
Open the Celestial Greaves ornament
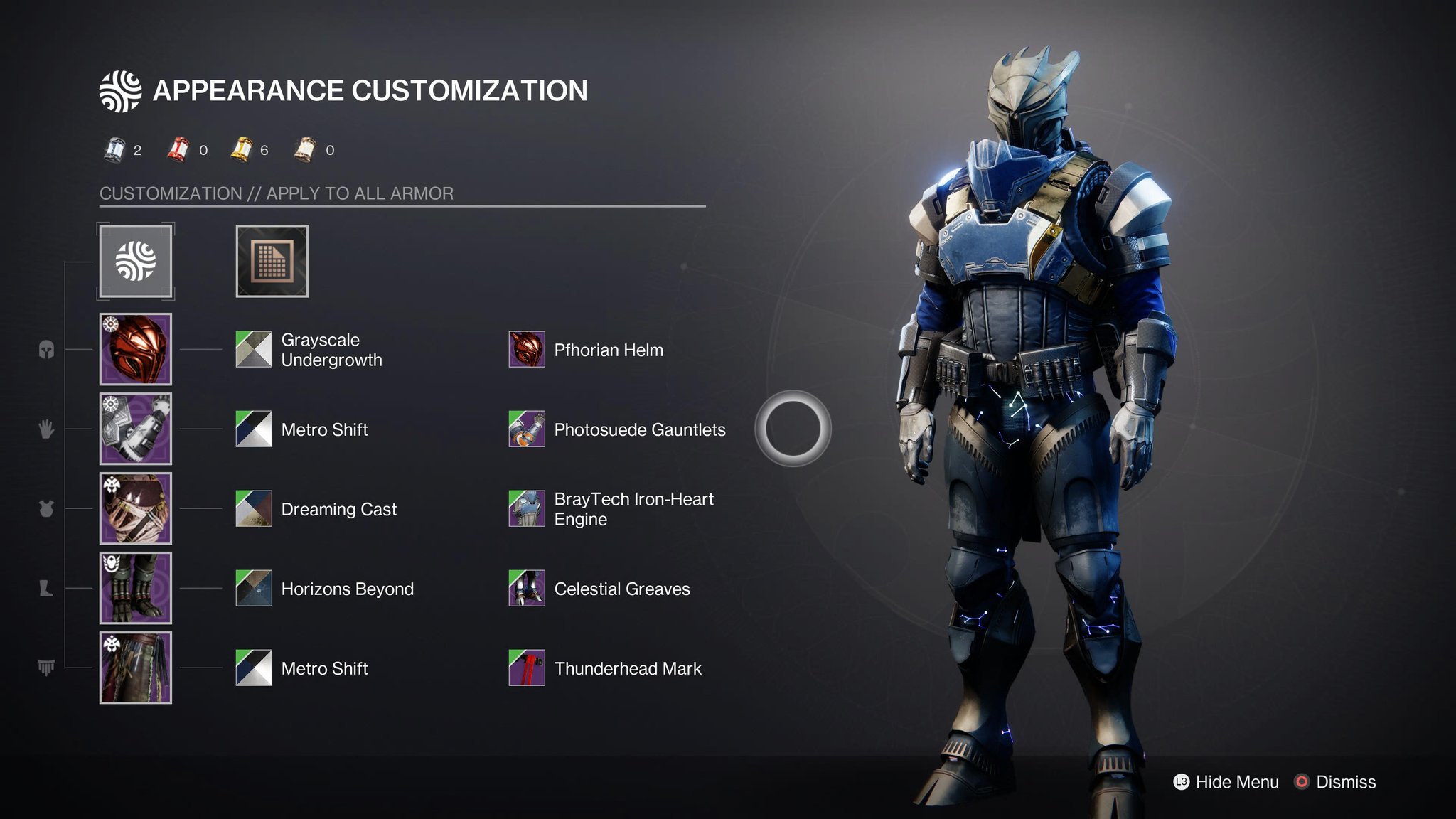(527, 588)
